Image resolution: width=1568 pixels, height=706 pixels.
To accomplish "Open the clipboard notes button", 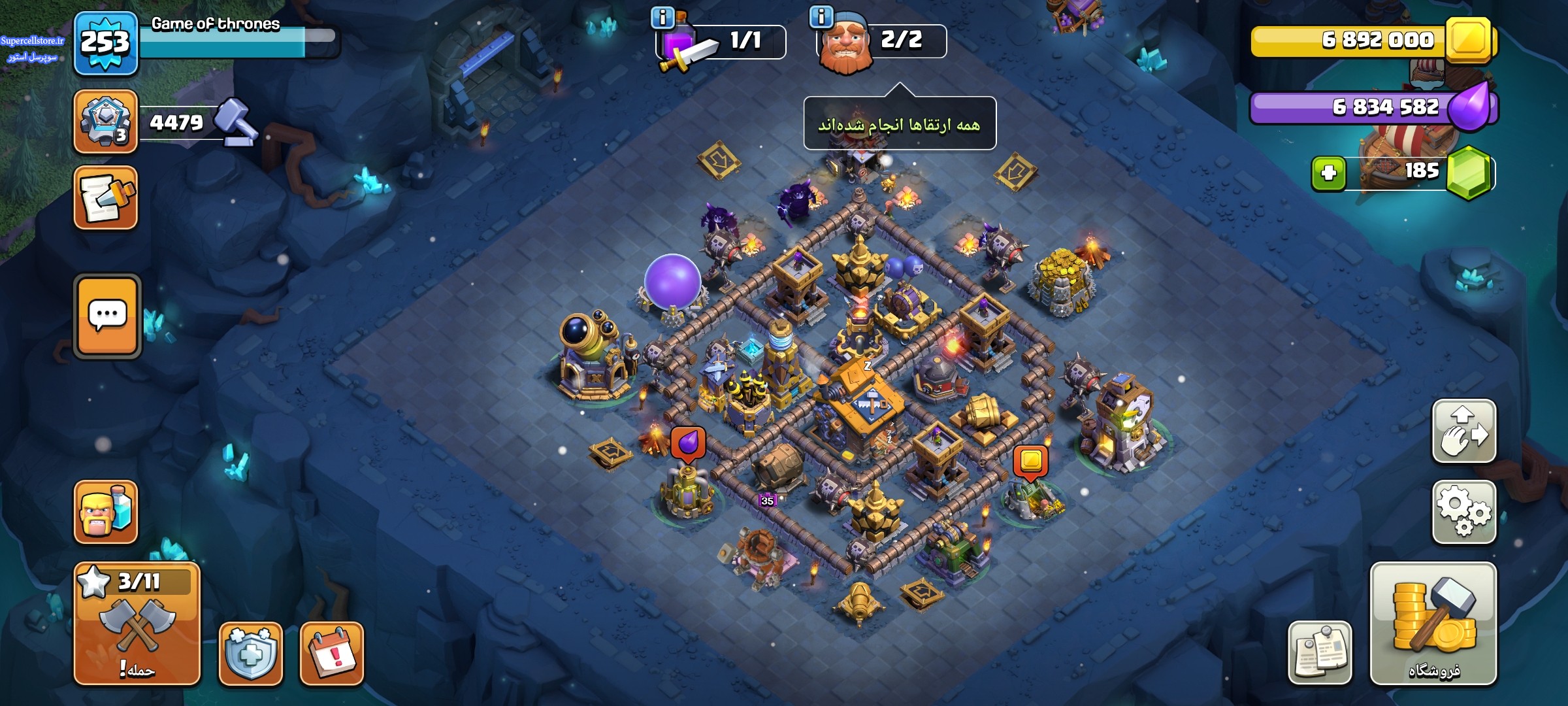I will click(x=1320, y=652).
